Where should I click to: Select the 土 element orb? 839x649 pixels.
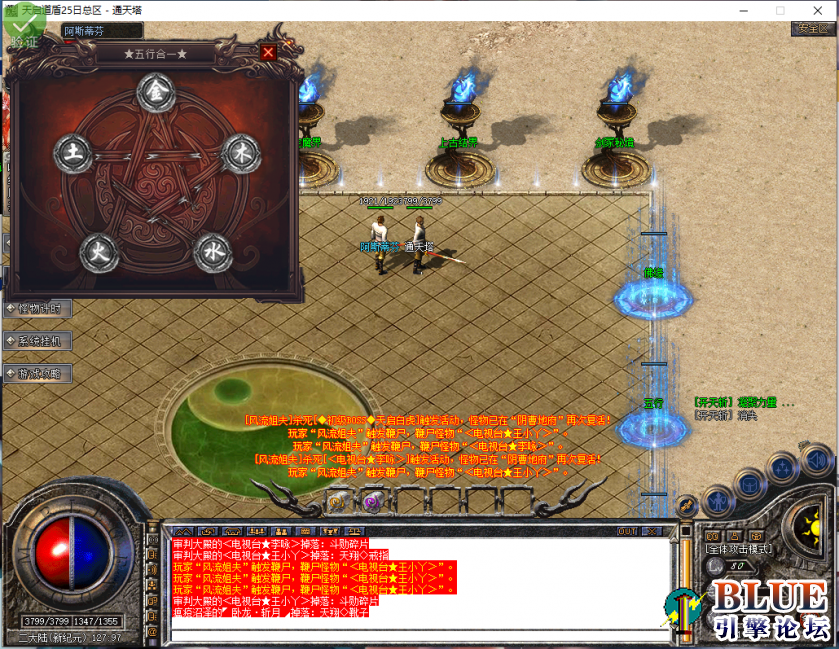click(x=73, y=154)
